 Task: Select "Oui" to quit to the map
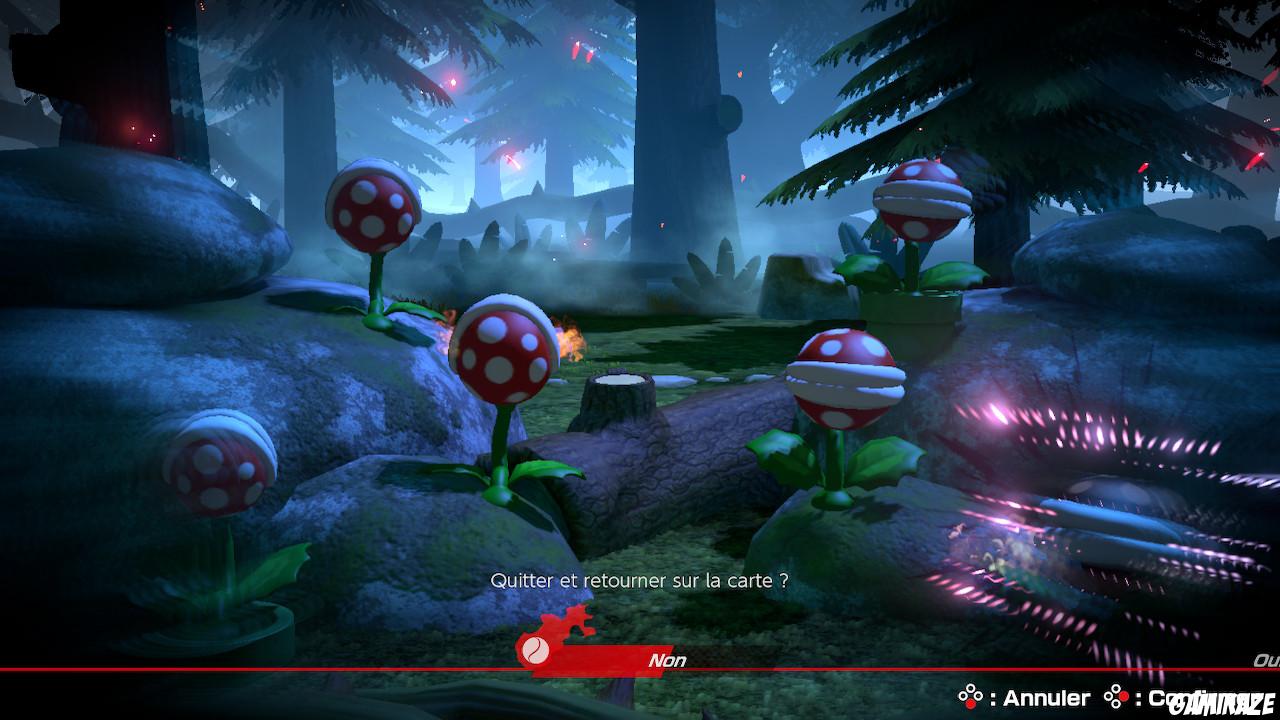click(1266, 660)
